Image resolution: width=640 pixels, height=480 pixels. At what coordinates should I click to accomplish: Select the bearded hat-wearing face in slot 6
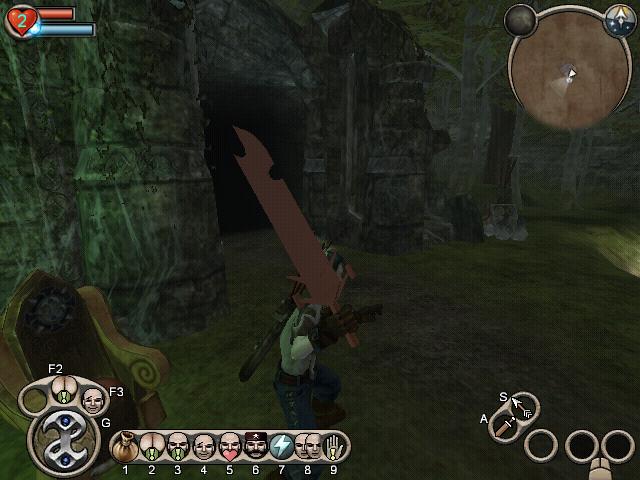254,444
